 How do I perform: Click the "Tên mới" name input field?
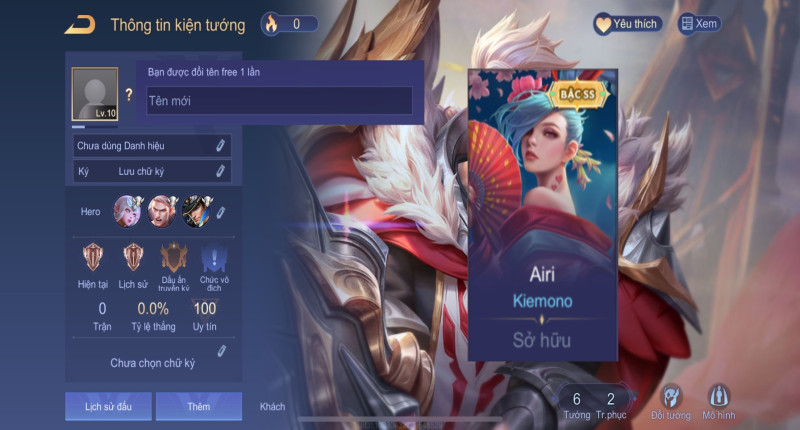[x=279, y=100]
